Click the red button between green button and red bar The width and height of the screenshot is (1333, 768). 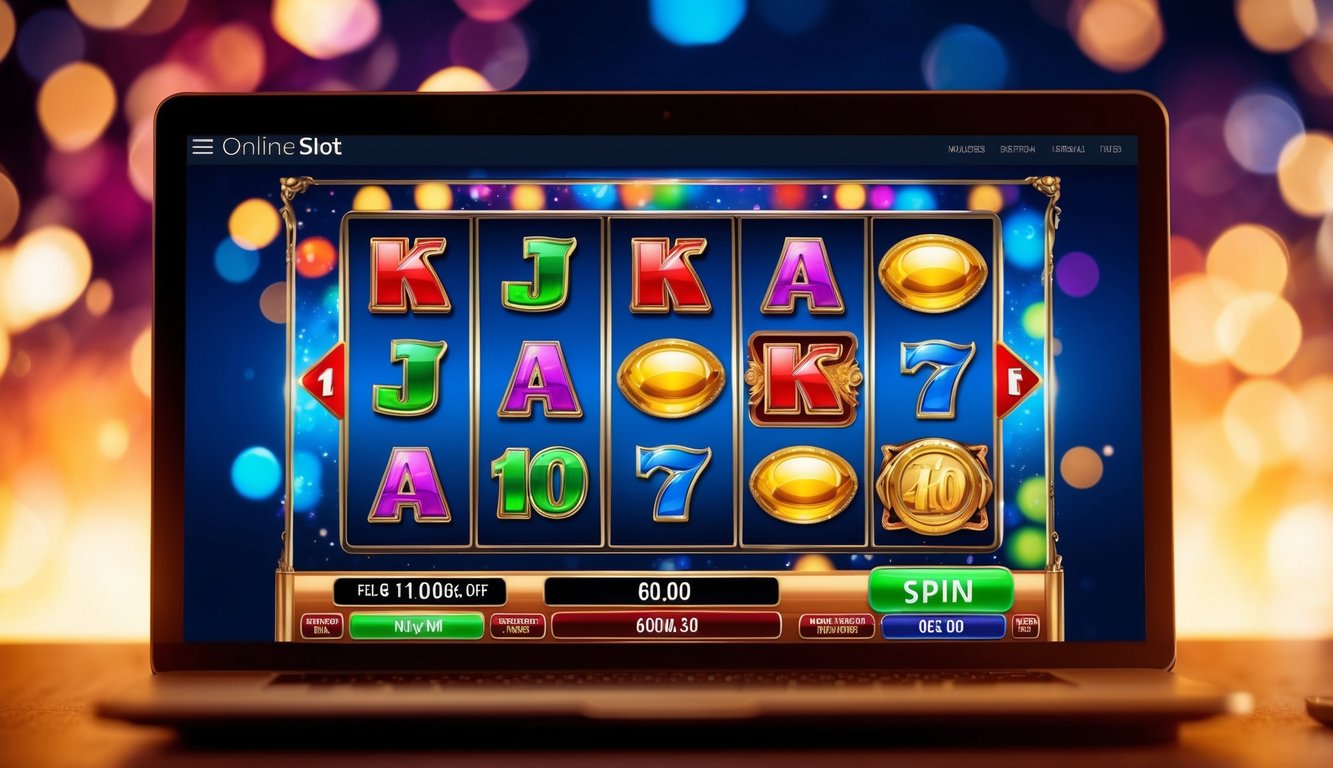[518, 626]
